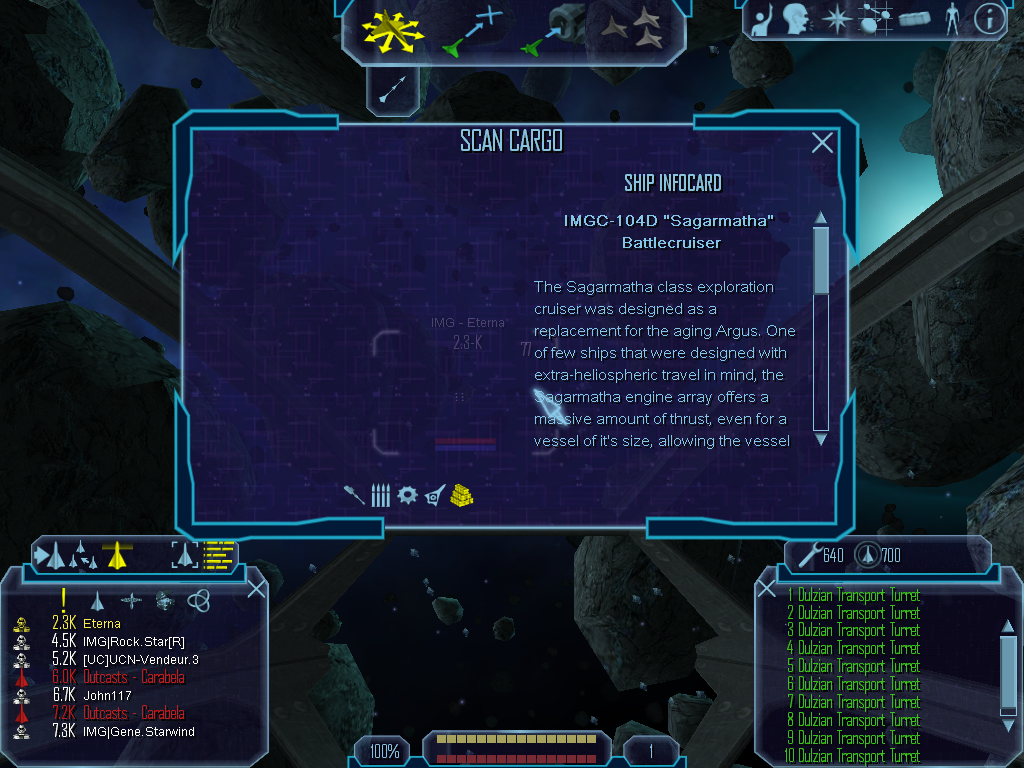Close the contact list panel
This screenshot has height=768, width=1024.
(x=256, y=588)
